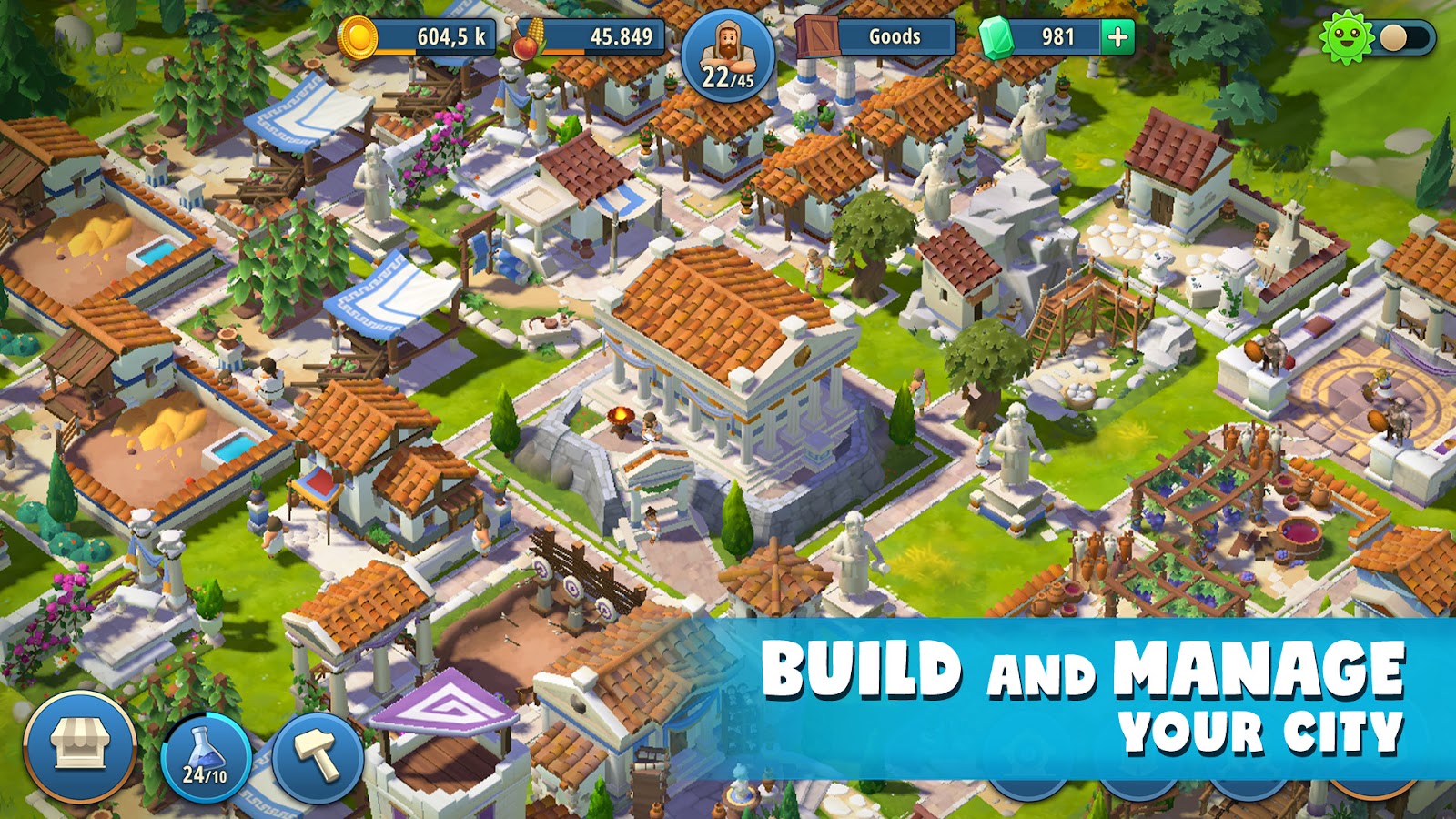Open the population worker portrait
The image size is (1456, 819).
click(x=727, y=56)
